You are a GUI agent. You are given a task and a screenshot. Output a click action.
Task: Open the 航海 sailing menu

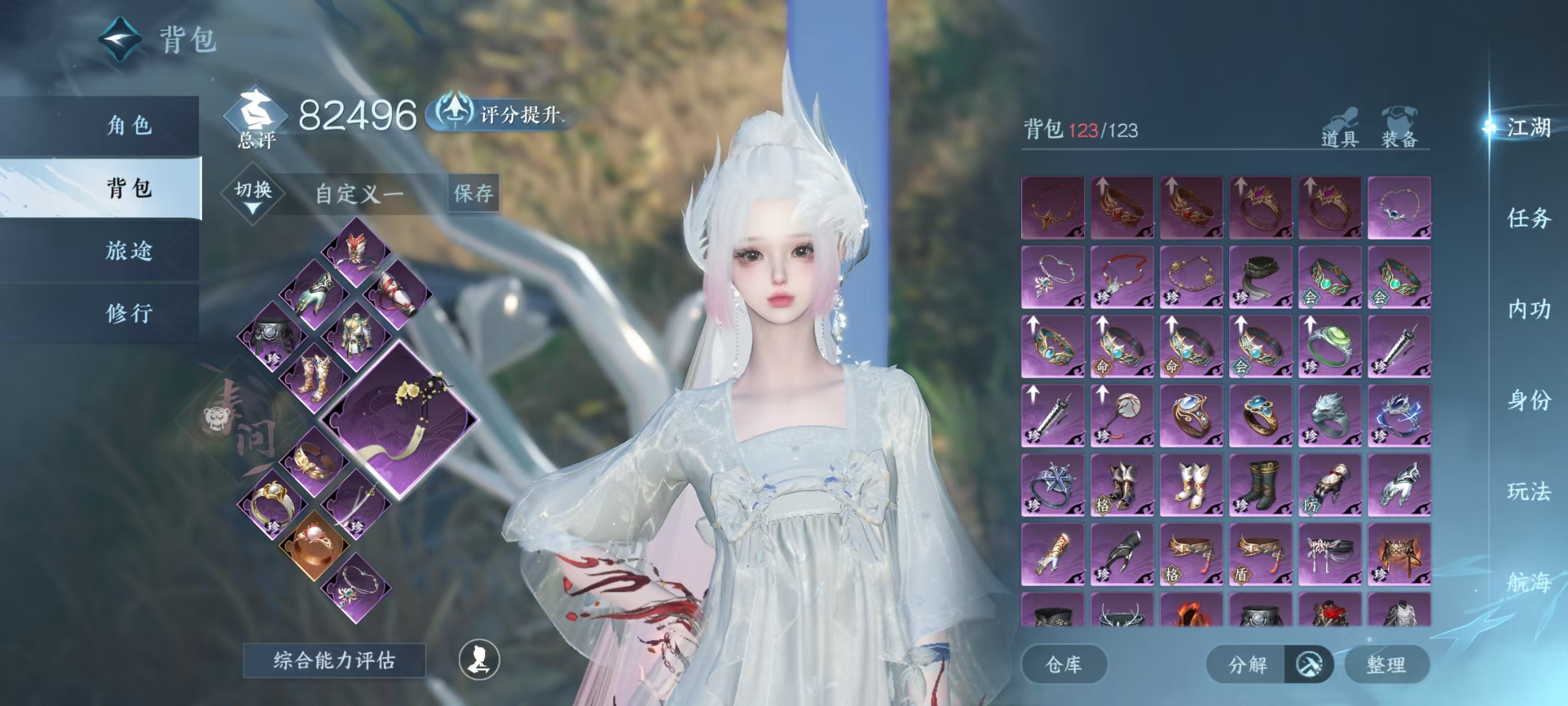click(x=1528, y=582)
